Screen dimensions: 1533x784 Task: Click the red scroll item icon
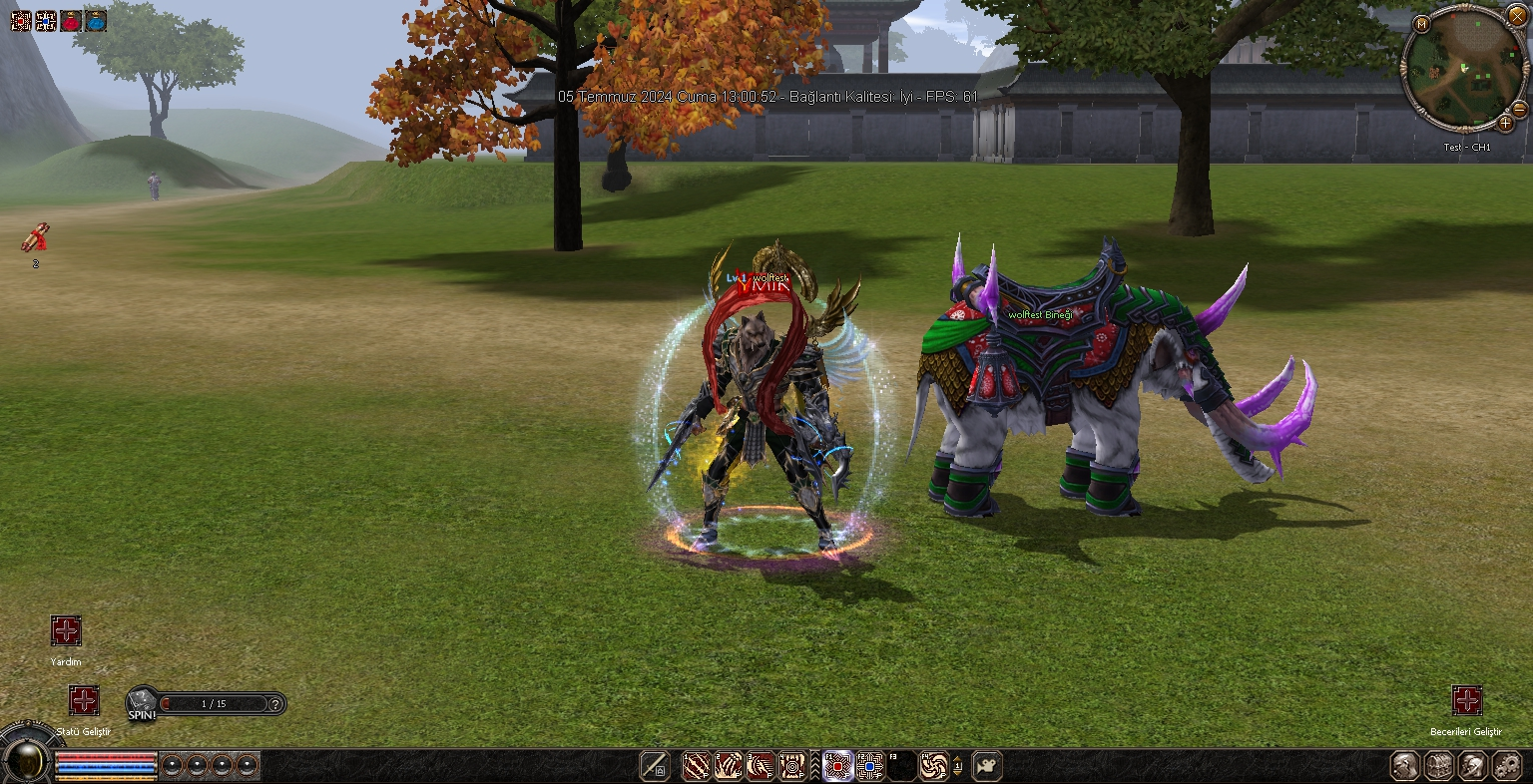click(35, 238)
